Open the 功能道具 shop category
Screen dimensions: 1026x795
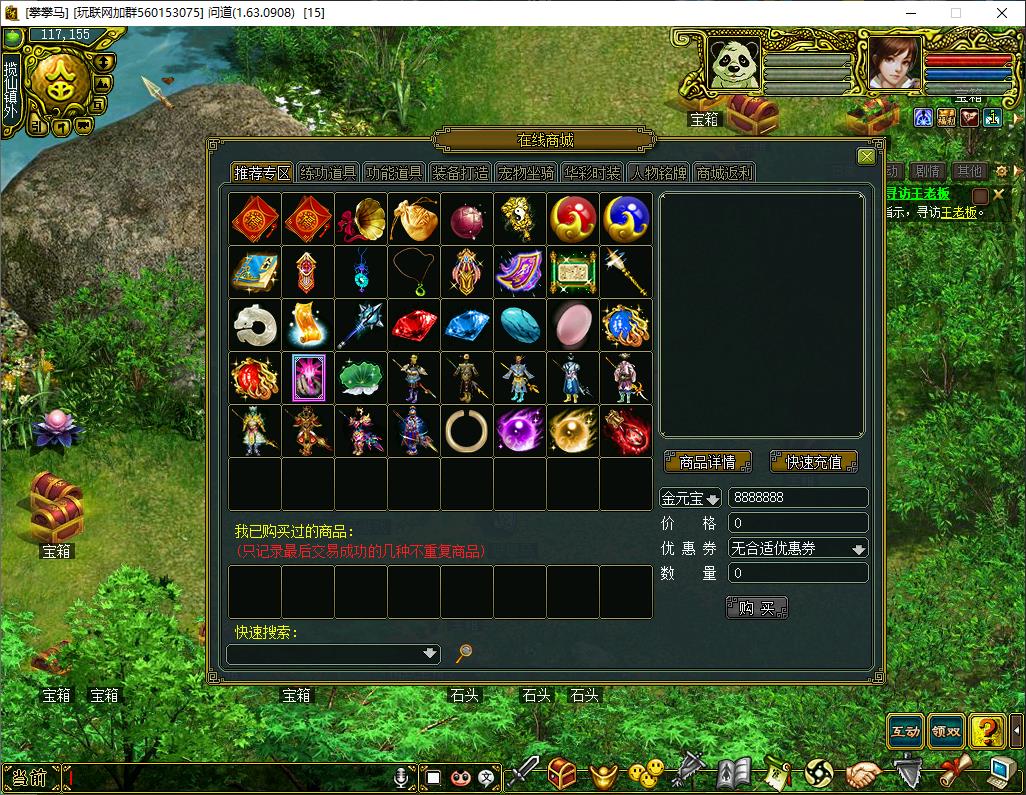(x=394, y=173)
